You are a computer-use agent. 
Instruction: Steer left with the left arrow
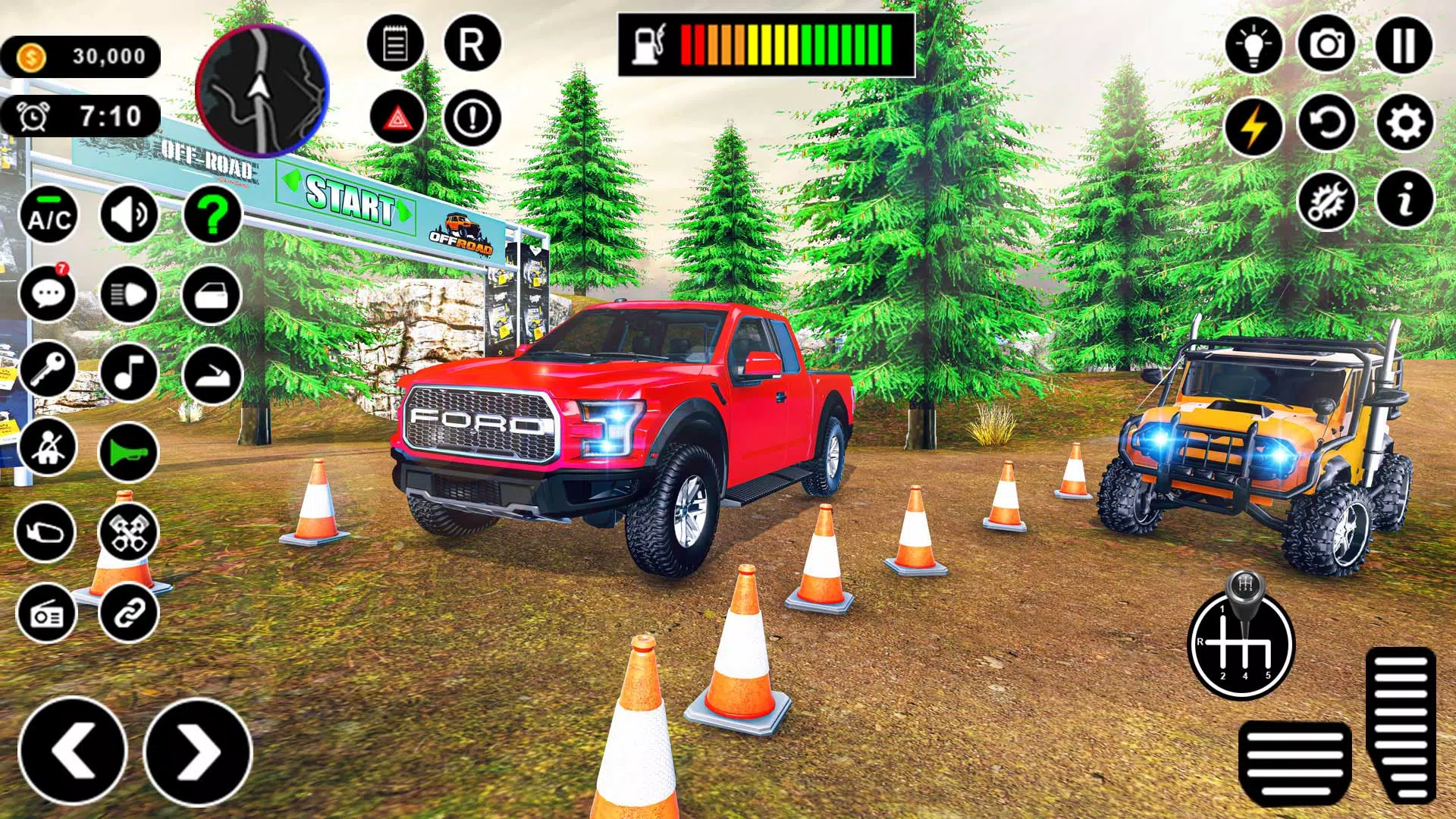coord(73,751)
